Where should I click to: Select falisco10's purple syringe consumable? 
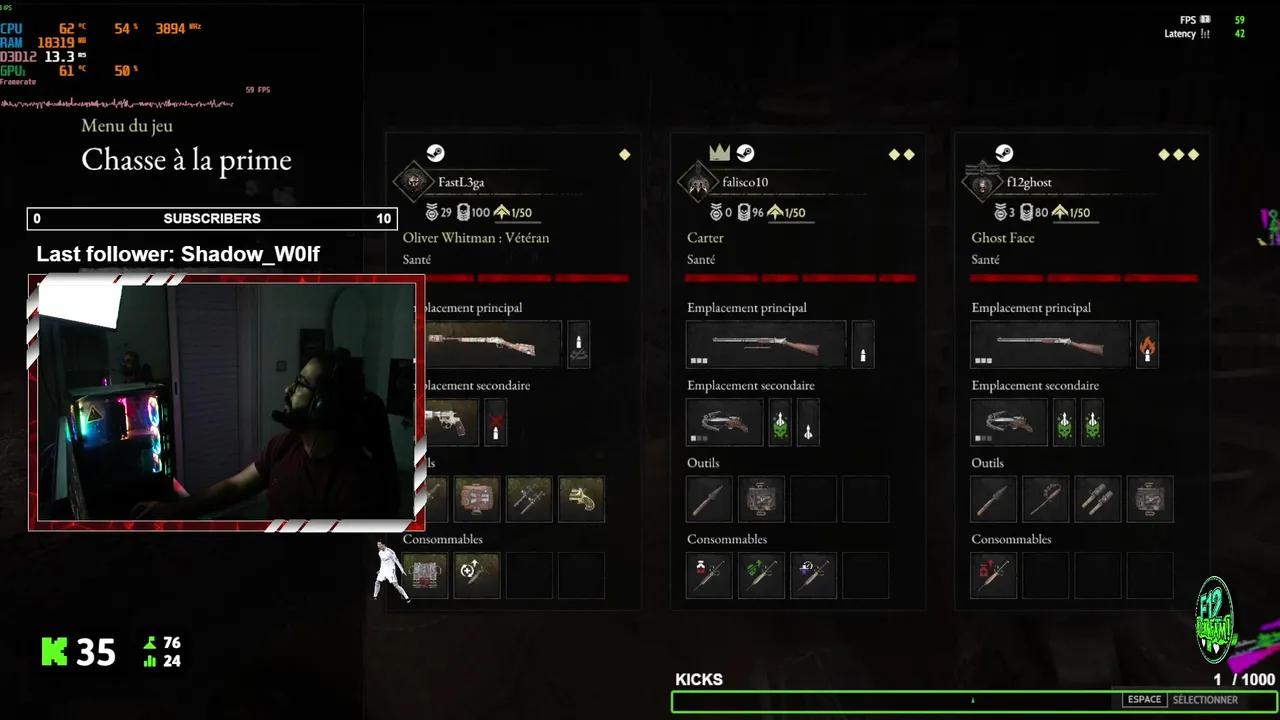[813, 575]
